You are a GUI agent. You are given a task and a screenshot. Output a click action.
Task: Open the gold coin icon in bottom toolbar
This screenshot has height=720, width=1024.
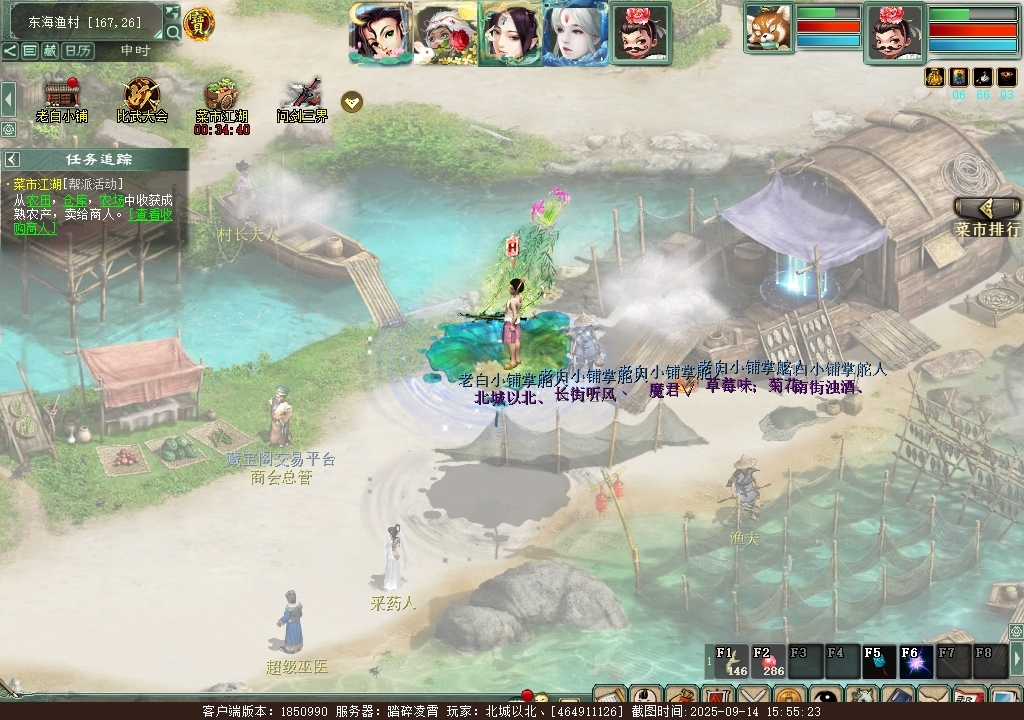790,700
